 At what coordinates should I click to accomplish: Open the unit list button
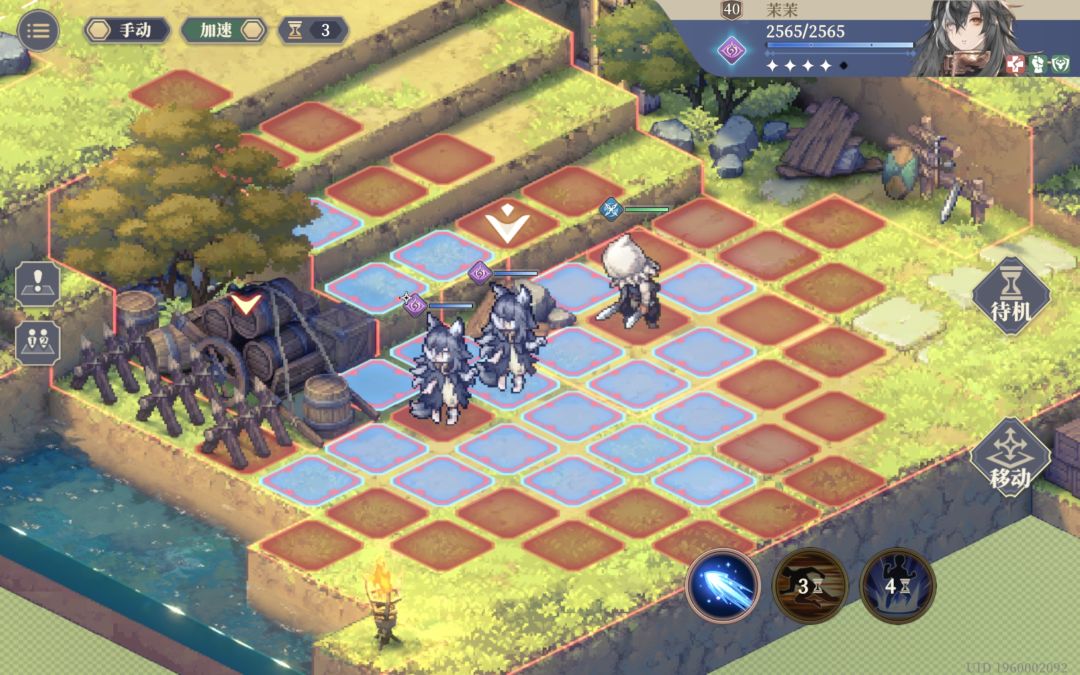(x=37, y=342)
